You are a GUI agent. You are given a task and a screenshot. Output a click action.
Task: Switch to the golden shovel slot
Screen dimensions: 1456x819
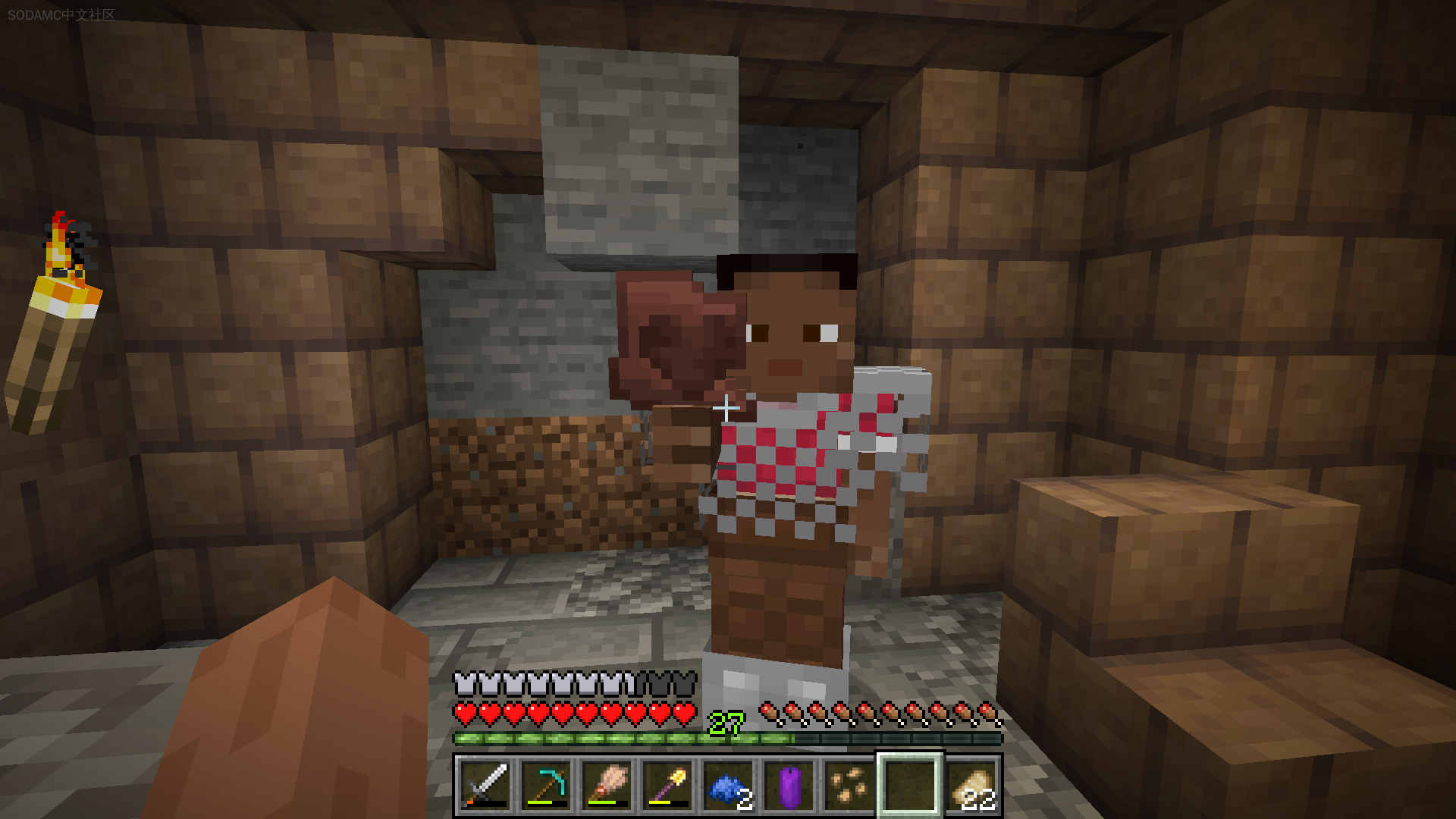[x=667, y=786]
